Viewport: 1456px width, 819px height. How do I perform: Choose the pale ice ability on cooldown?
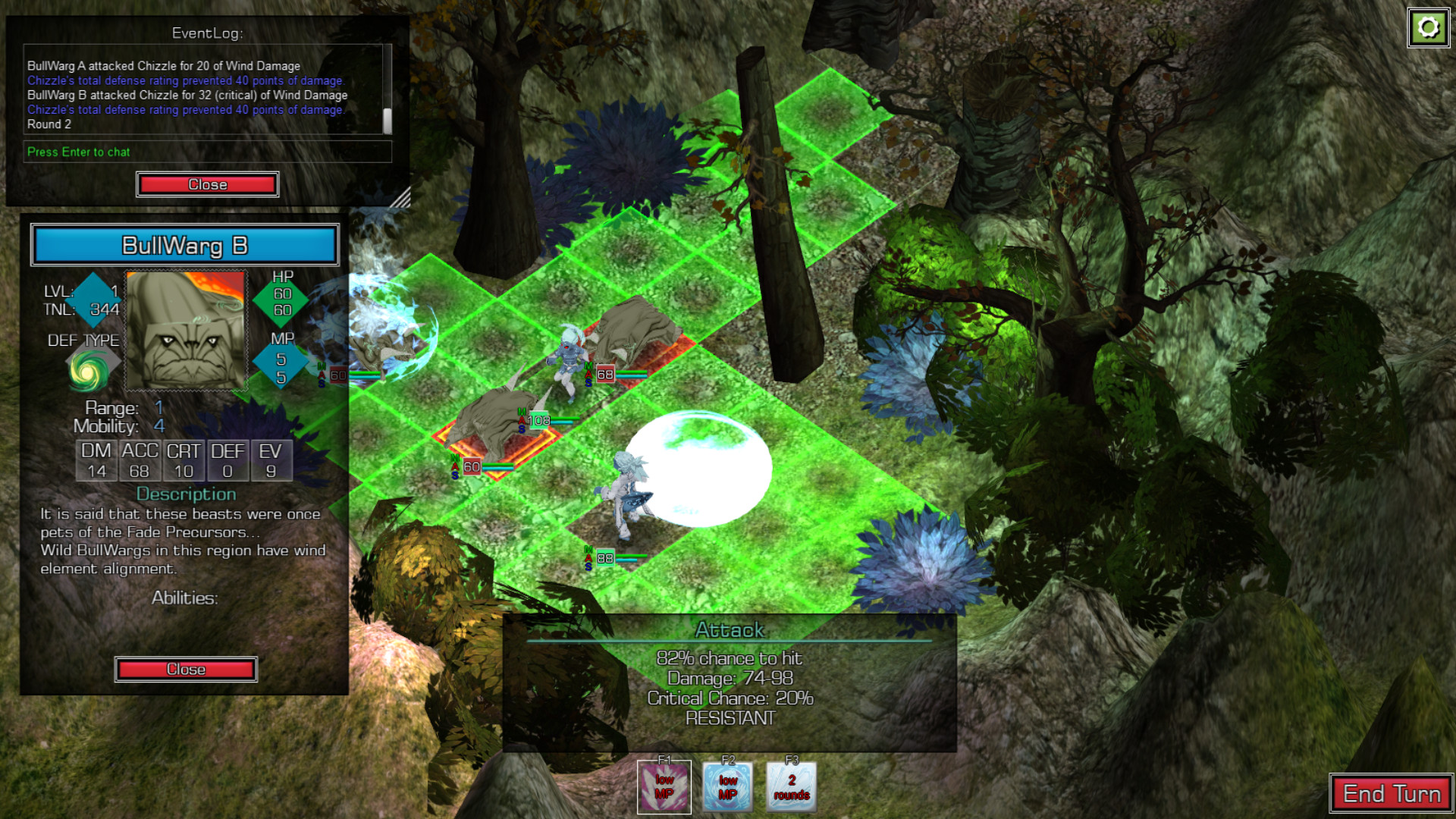pos(791,787)
